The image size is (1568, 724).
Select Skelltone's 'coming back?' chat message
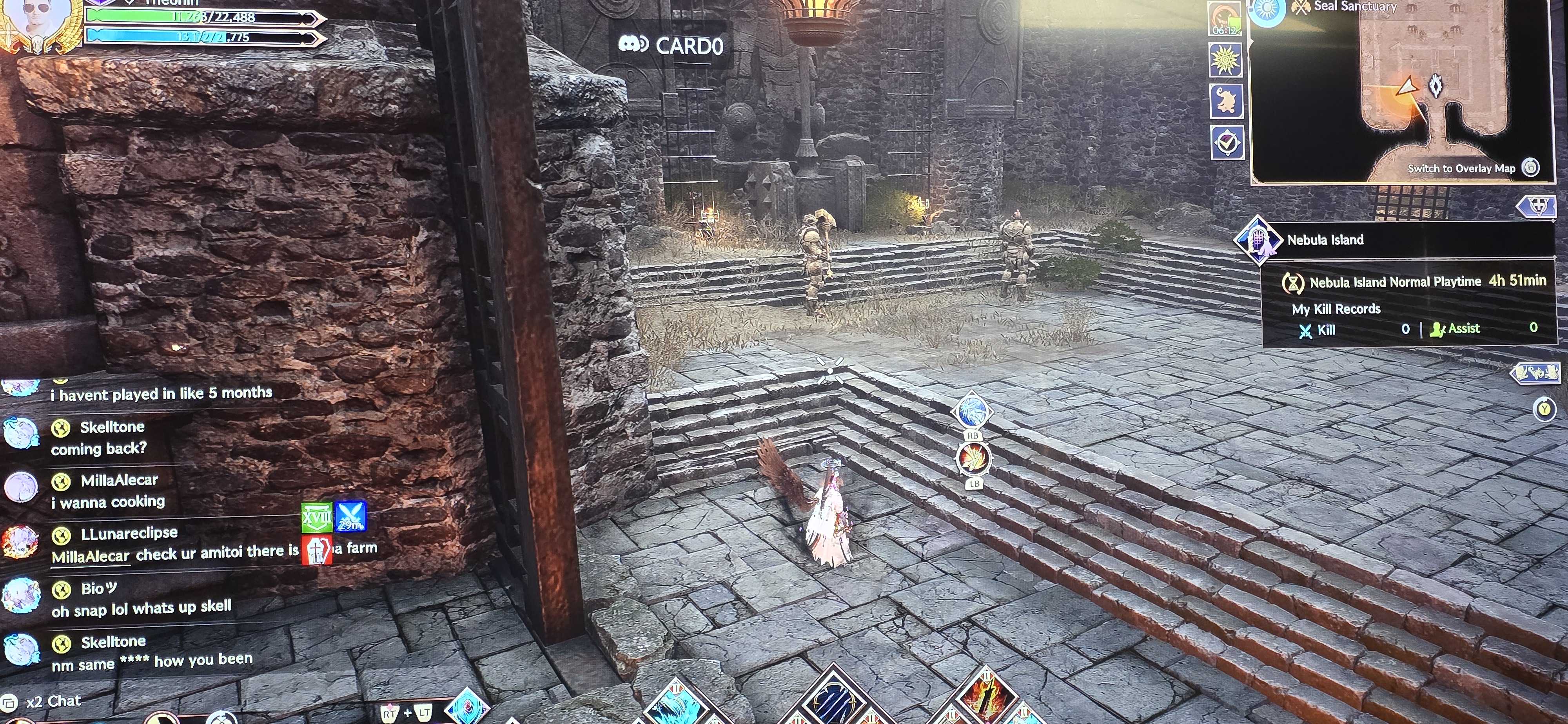(x=99, y=449)
